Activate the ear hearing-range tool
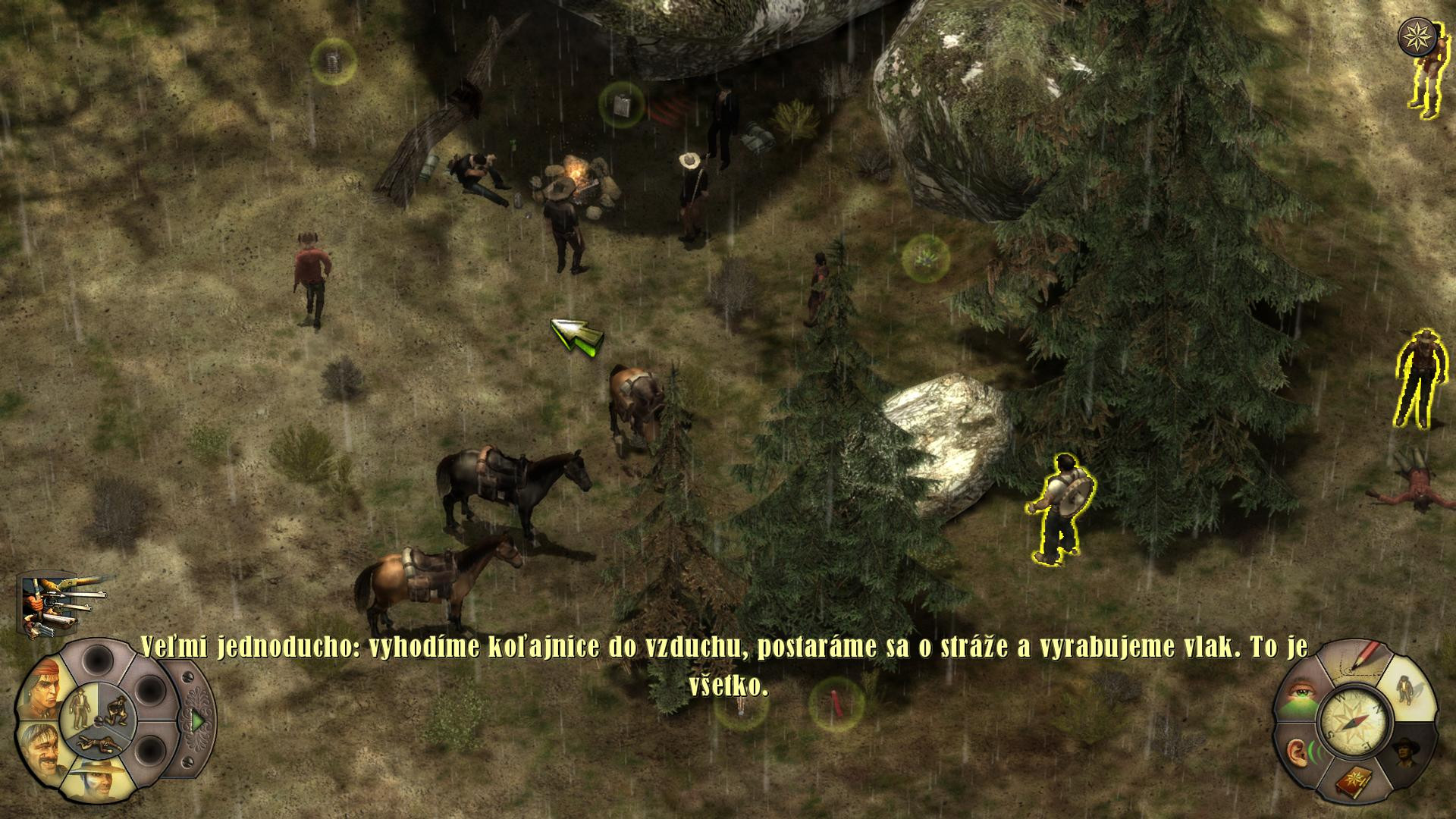The height and width of the screenshot is (819, 1456). point(1301,753)
